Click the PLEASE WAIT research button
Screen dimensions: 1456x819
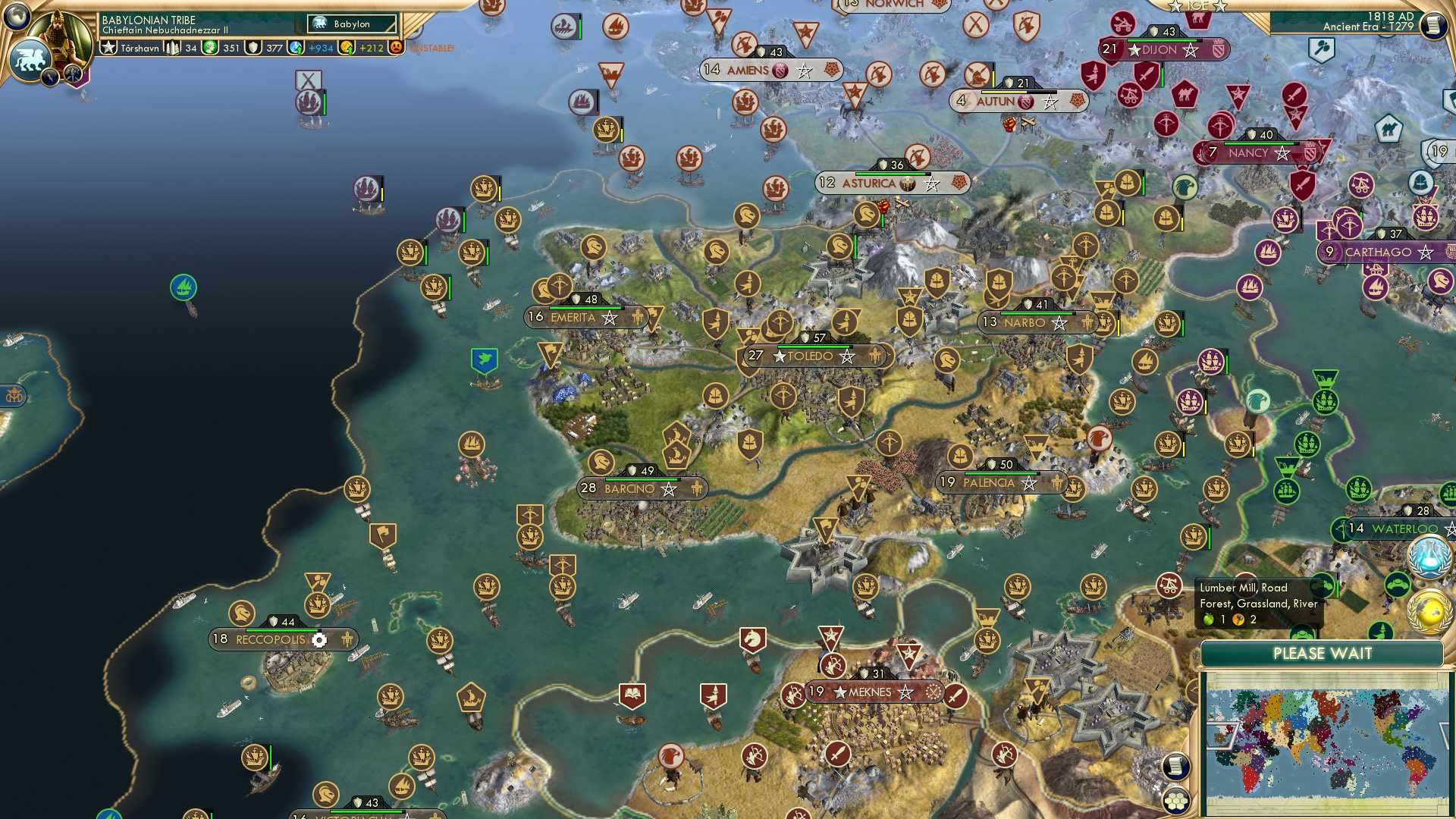tap(1323, 653)
